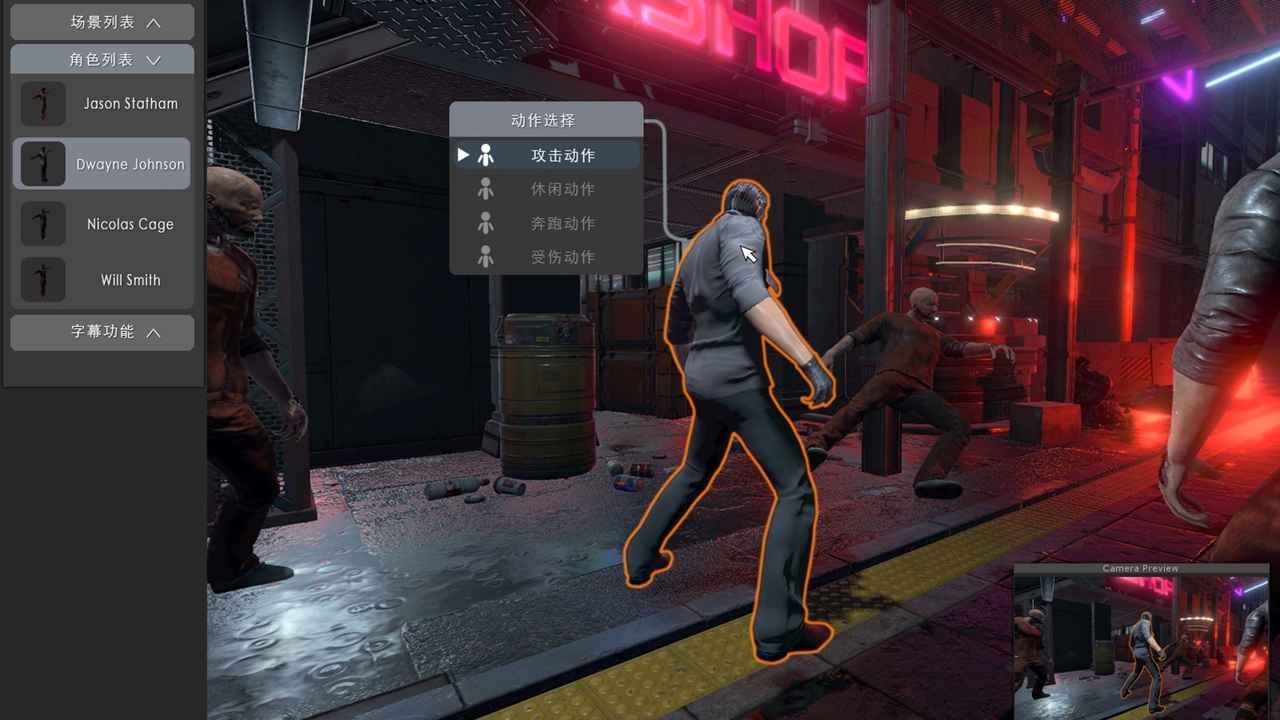Collapse the 角色列表 section
Image resolution: width=1280 pixels, height=720 pixels.
tap(102, 58)
